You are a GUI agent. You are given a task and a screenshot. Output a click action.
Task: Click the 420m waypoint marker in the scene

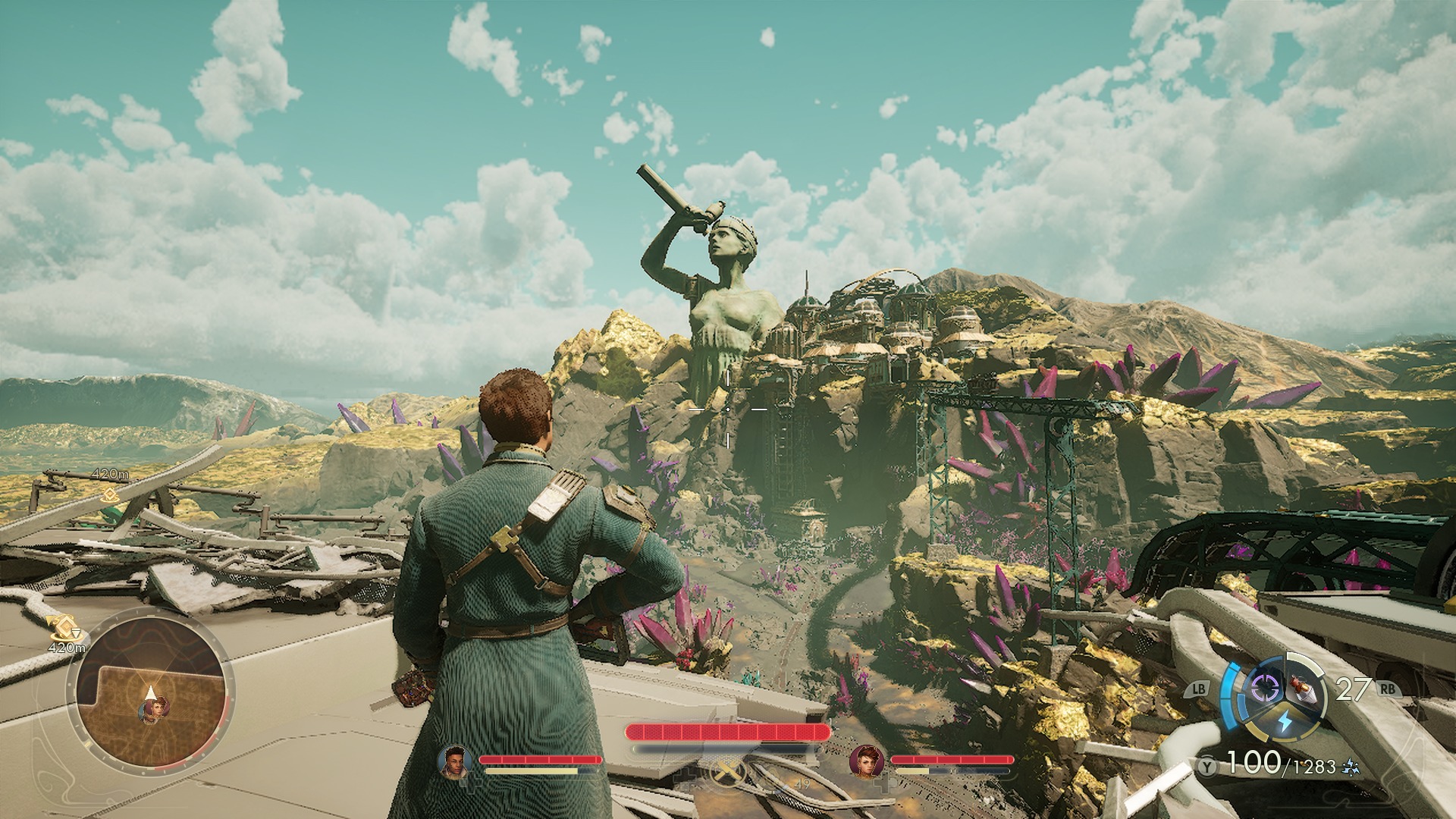coord(110,495)
